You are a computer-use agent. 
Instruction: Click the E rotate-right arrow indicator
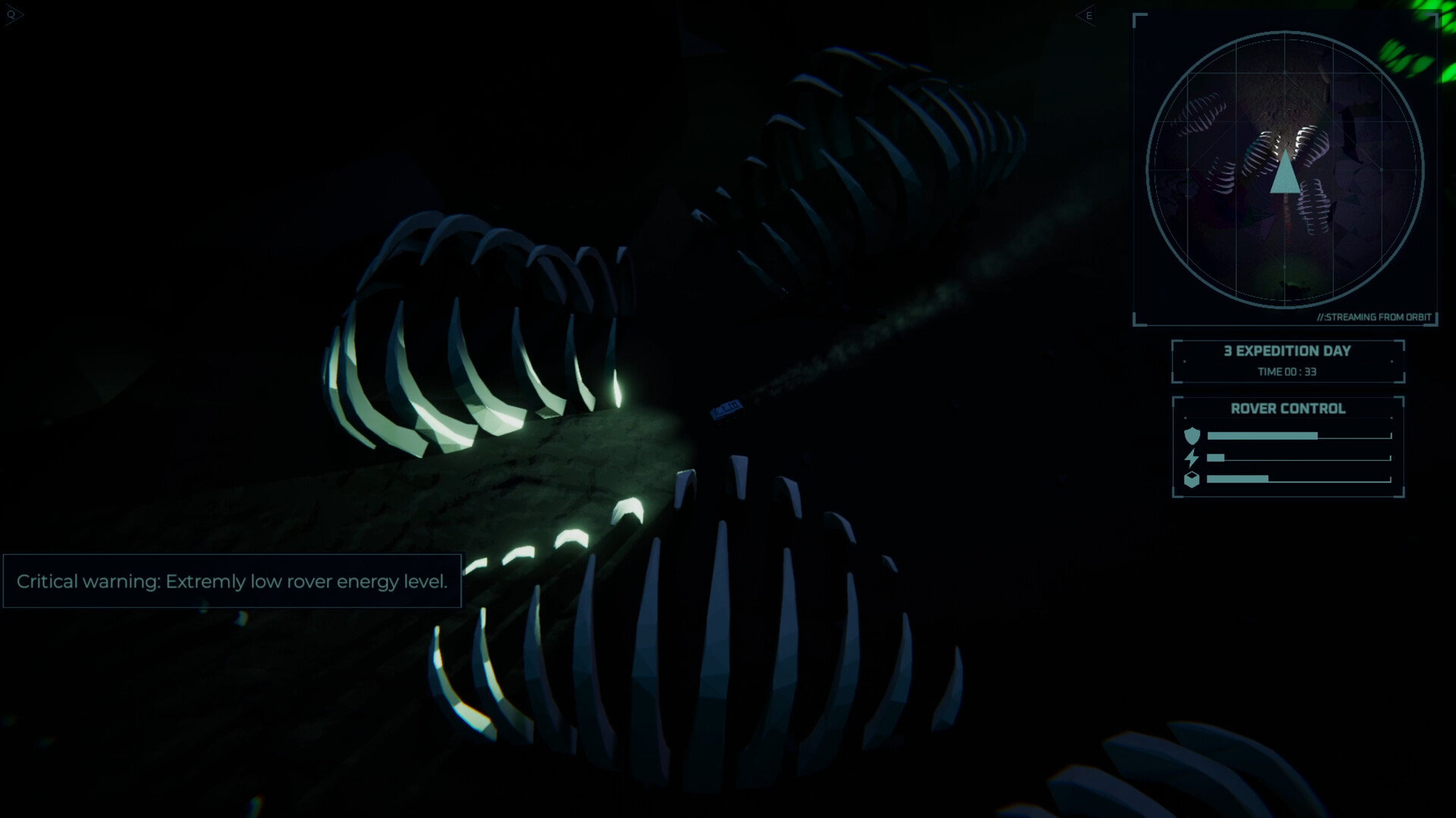tap(1086, 15)
